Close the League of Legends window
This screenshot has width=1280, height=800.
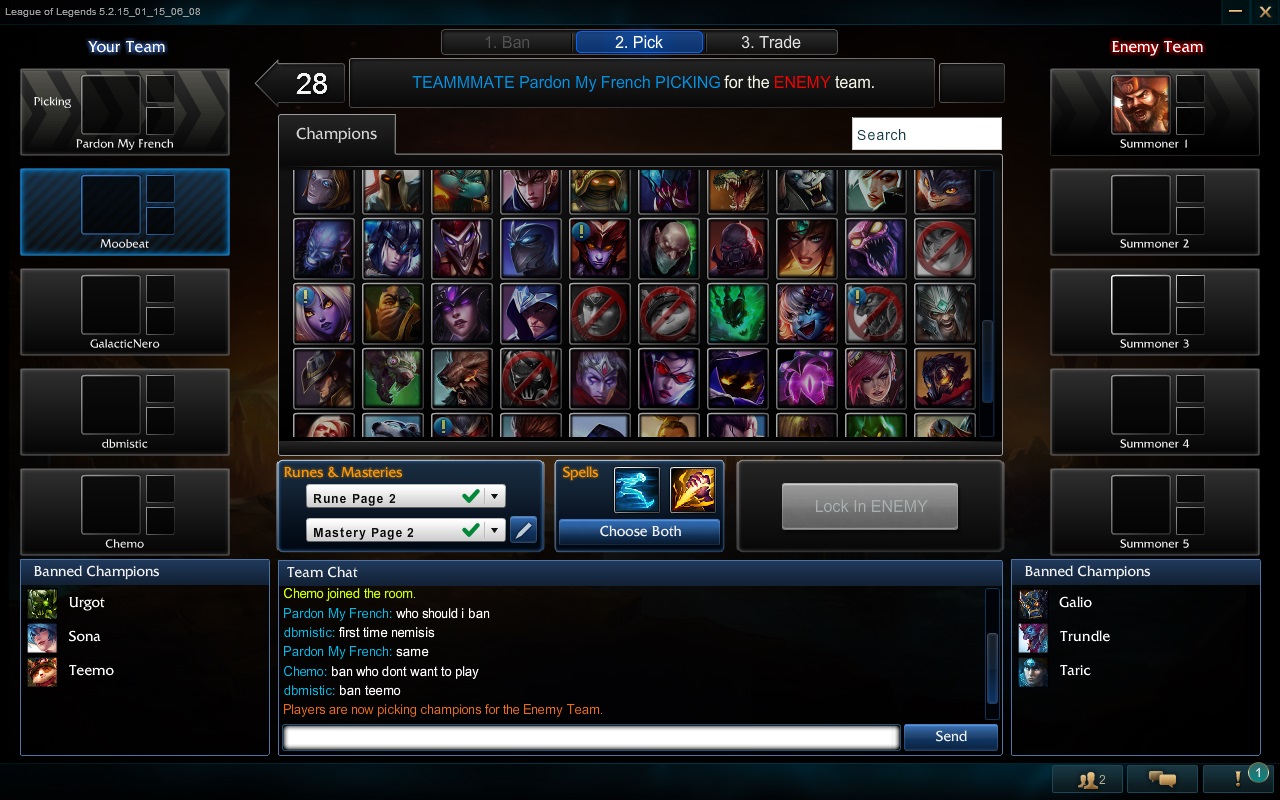coord(1264,11)
